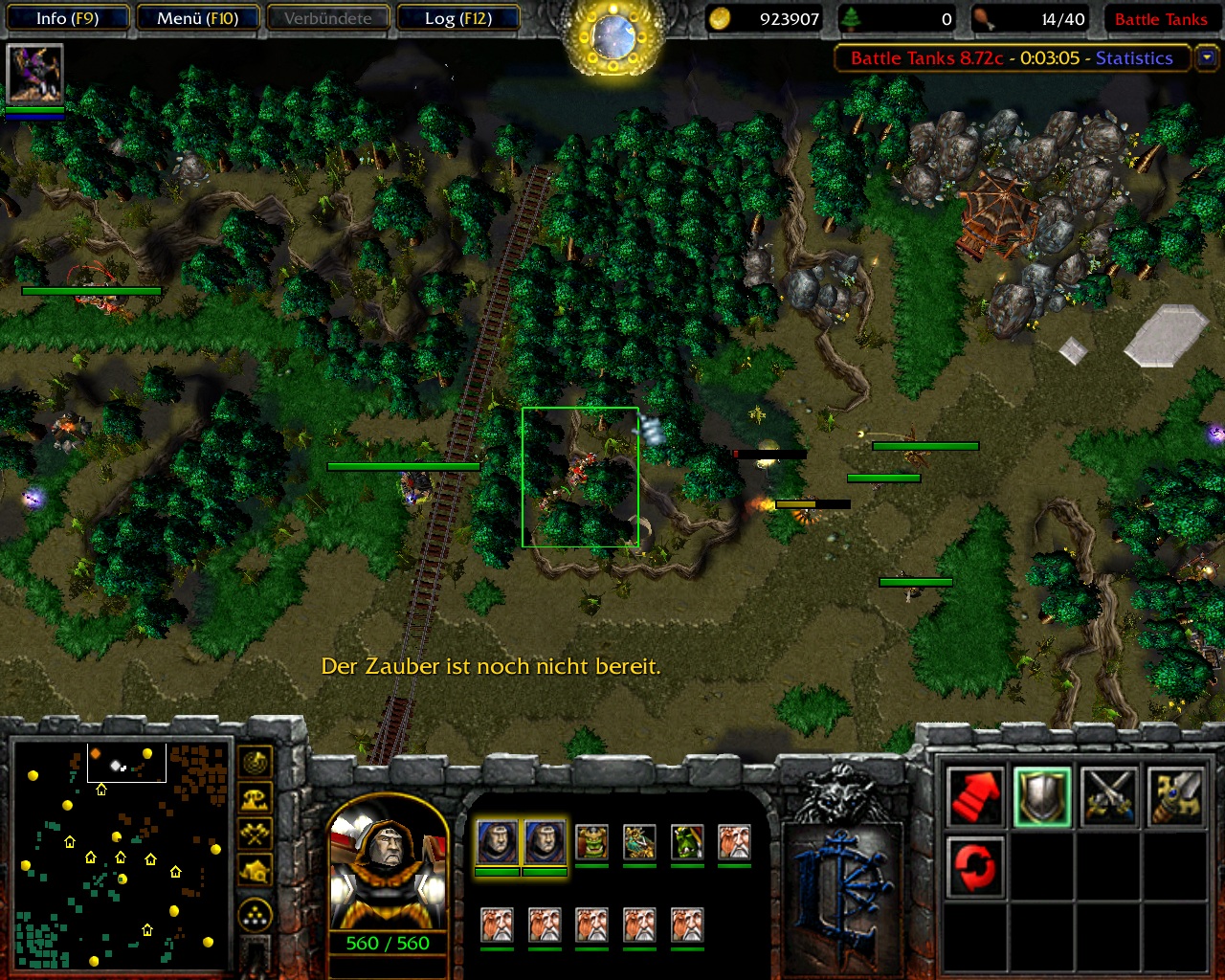Select the hero portrait icon in top-left corner
The image size is (1225, 980).
pyautogui.click(x=35, y=74)
